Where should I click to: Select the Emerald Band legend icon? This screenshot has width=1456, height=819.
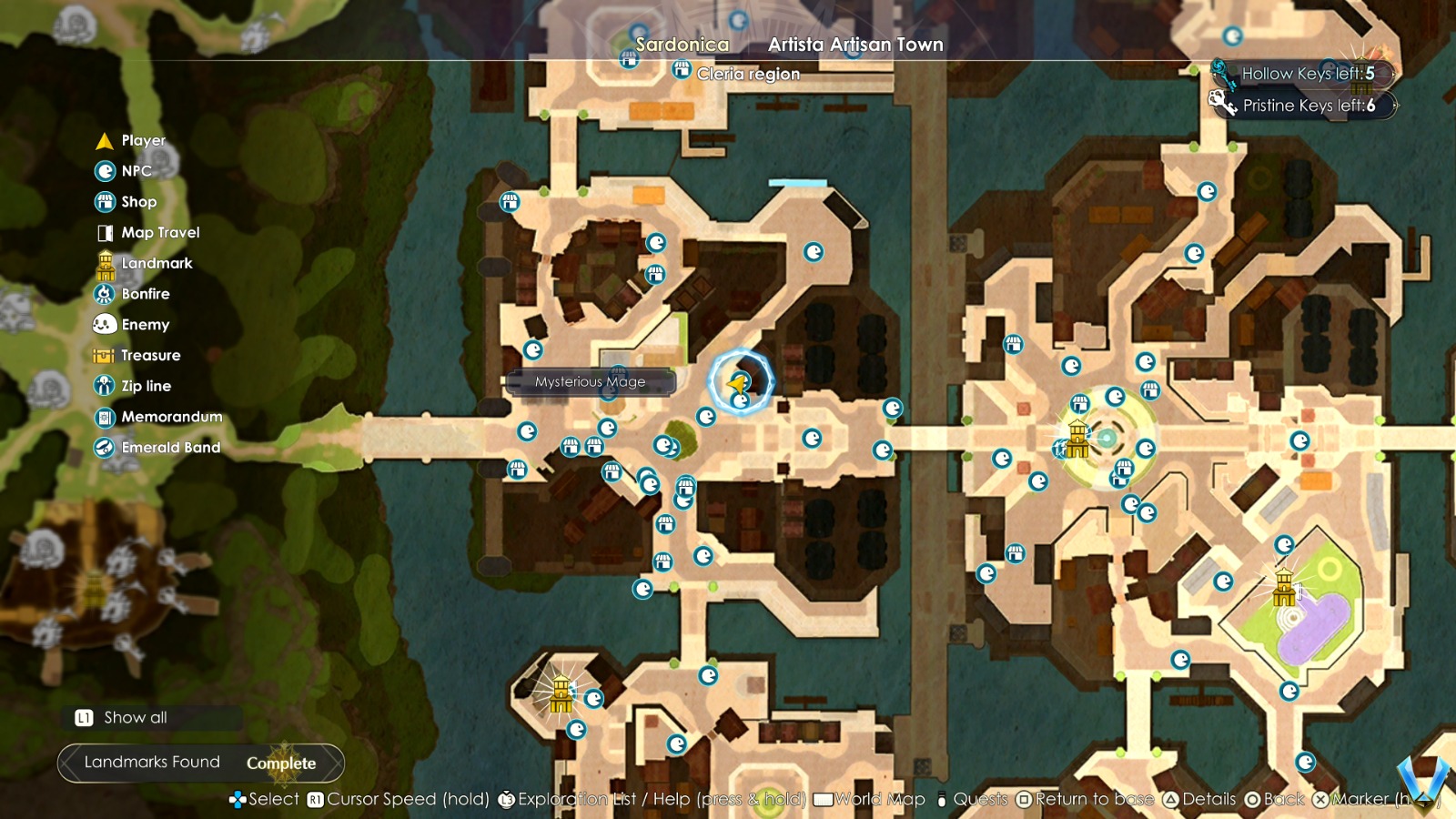coord(103,447)
